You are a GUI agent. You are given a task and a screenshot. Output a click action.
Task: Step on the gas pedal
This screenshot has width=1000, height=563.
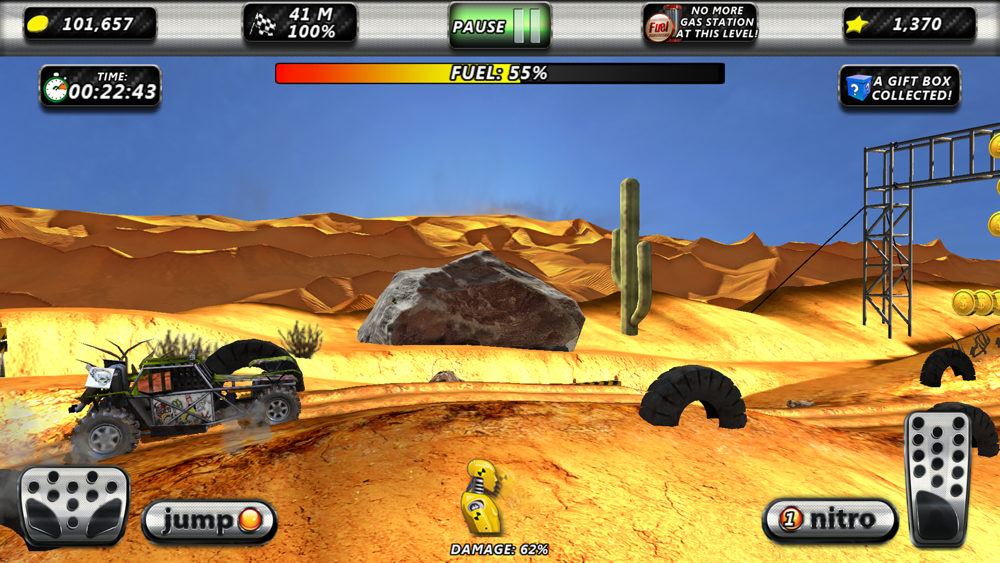[x=938, y=478]
